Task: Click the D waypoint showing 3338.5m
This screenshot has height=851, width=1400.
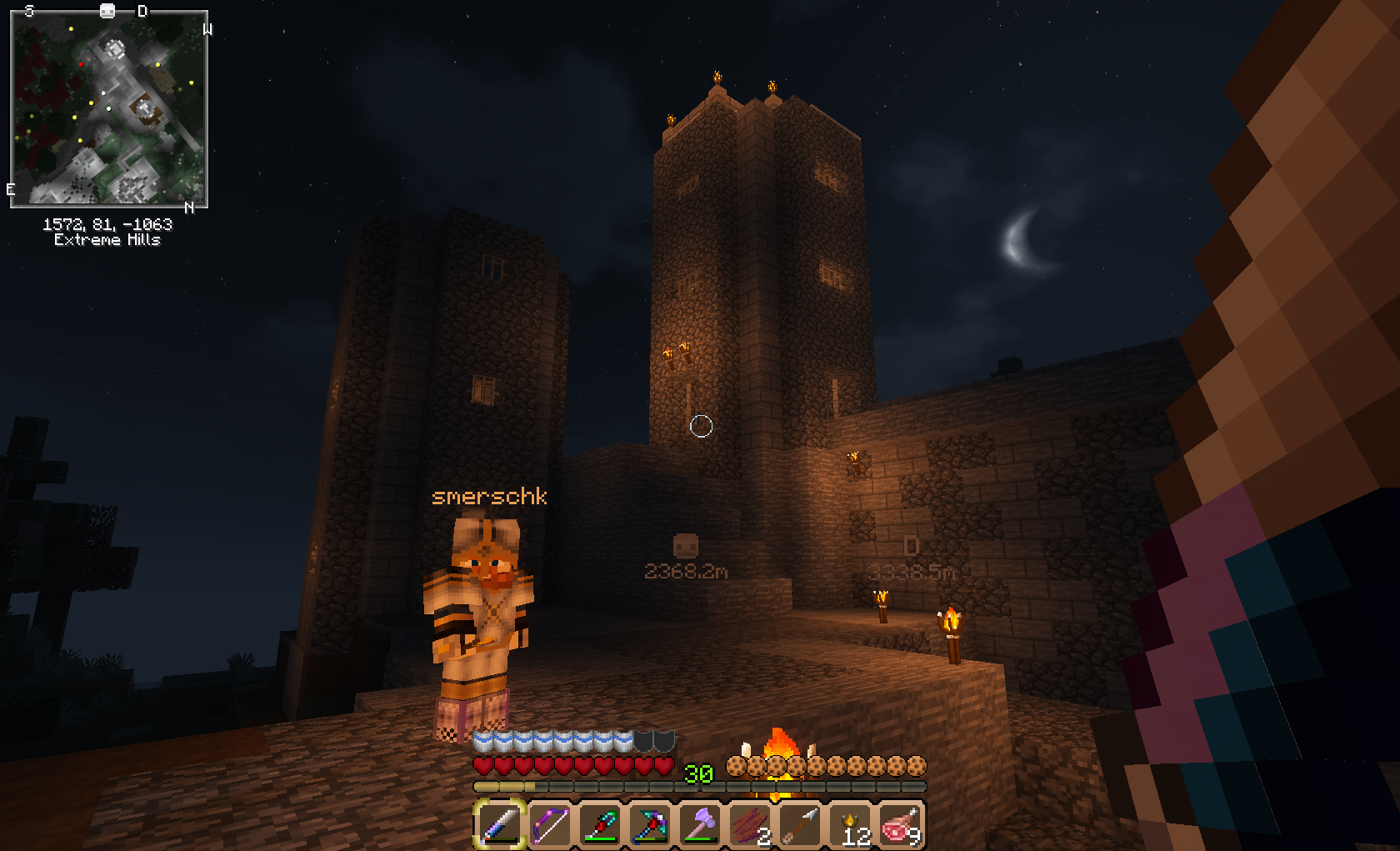Action: pos(911,546)
